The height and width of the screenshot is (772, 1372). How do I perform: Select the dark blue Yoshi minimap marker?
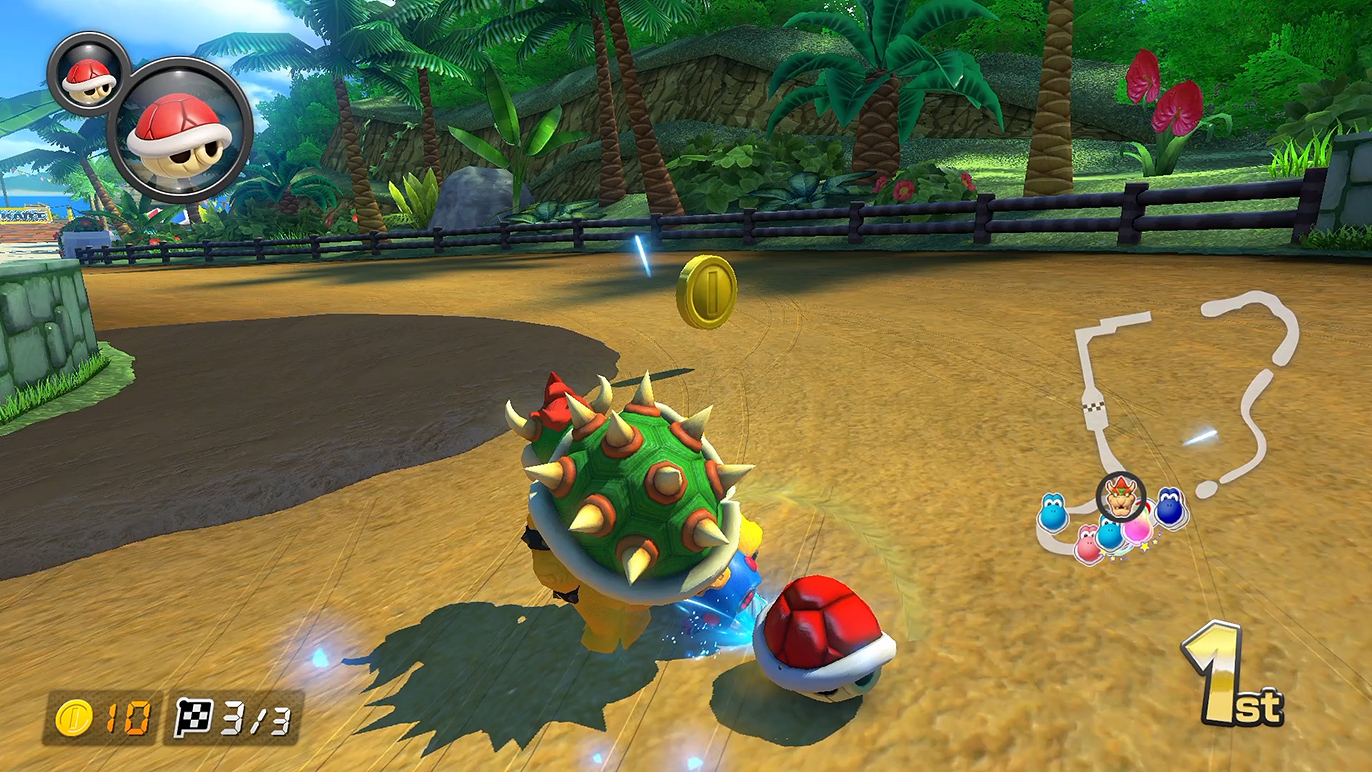coord(1170,508)
